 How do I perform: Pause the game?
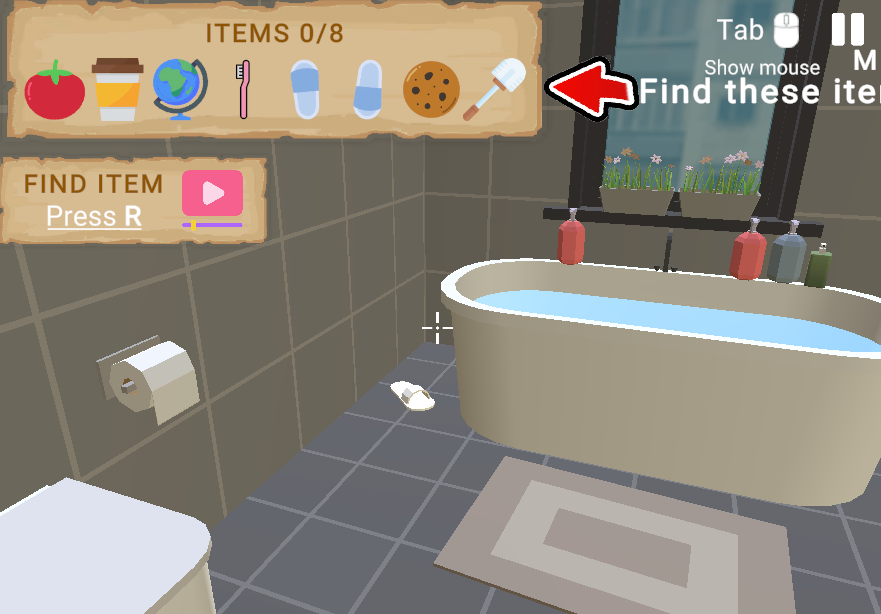(848, 29)
